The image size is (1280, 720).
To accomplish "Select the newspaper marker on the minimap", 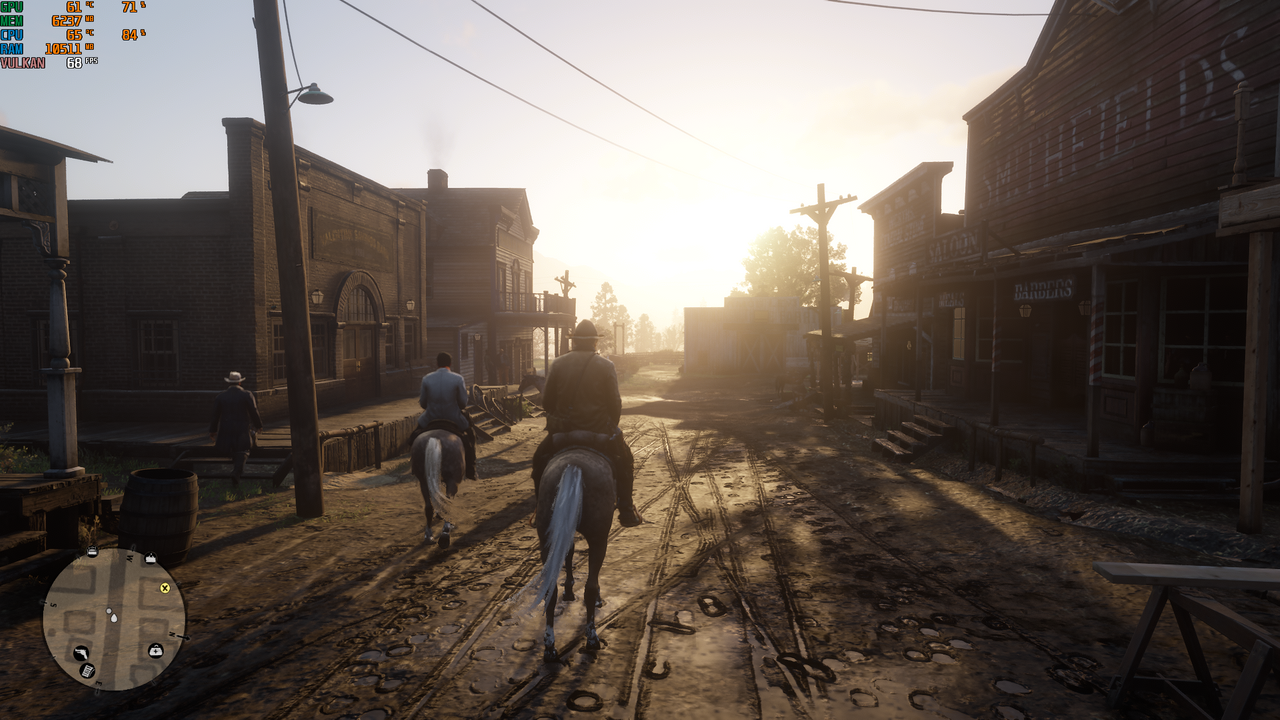I will coord(88,671).
